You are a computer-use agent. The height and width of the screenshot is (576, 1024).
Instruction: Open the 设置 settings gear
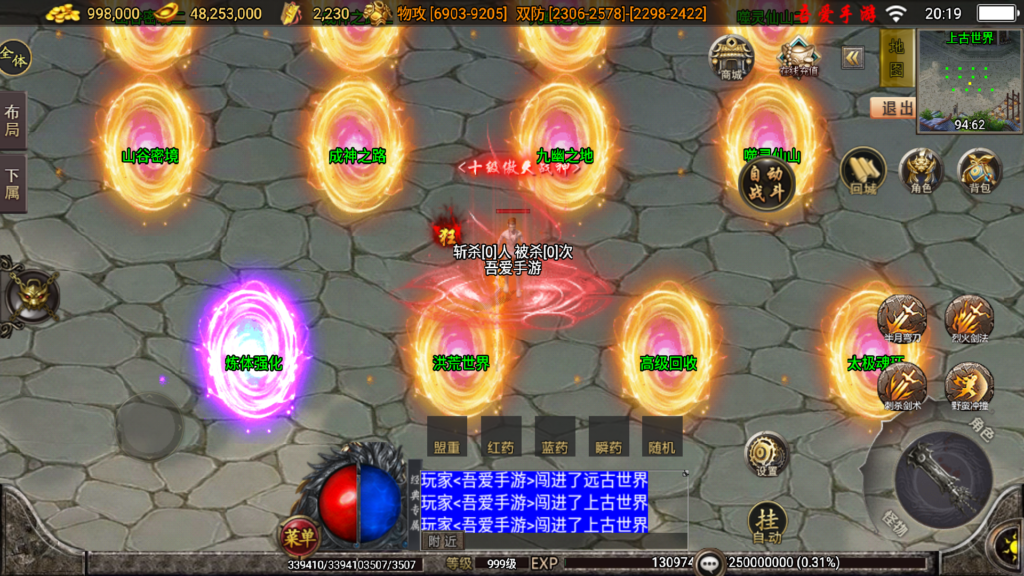pos(767,455)
